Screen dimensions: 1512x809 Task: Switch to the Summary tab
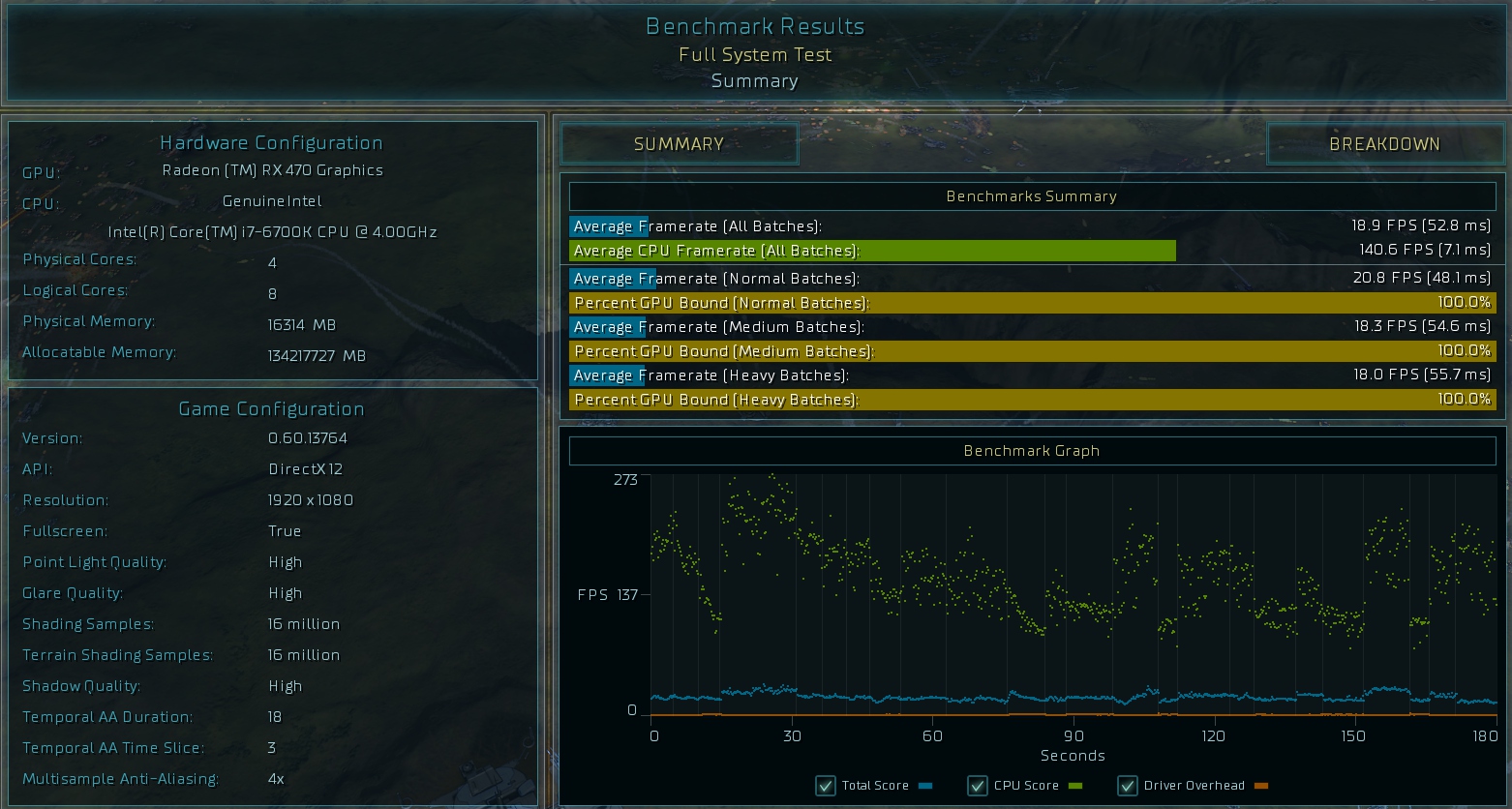coord(679,144)
